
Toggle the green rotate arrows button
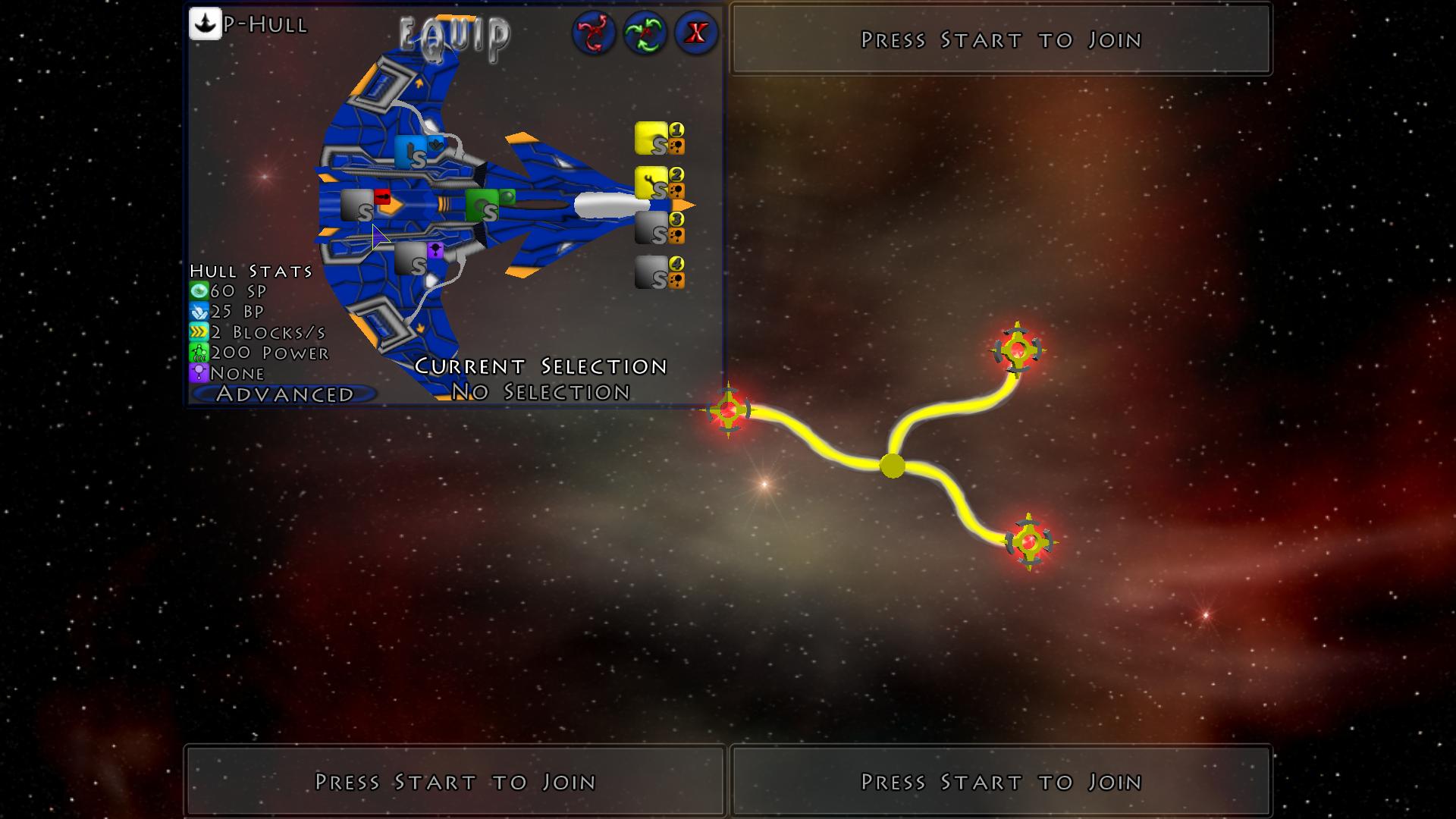[645, 33]
